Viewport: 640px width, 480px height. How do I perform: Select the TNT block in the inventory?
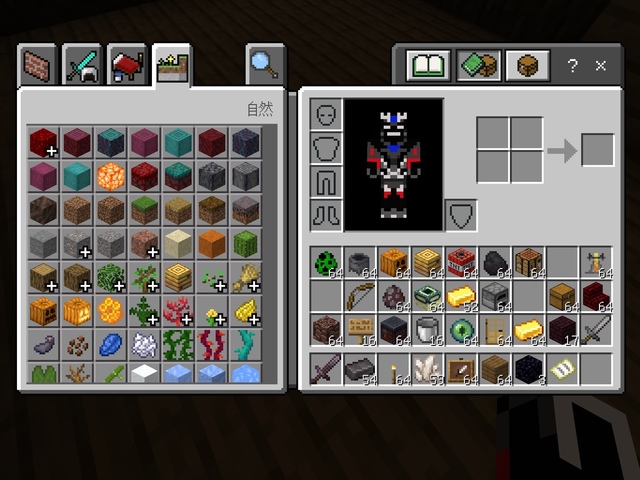460,262
